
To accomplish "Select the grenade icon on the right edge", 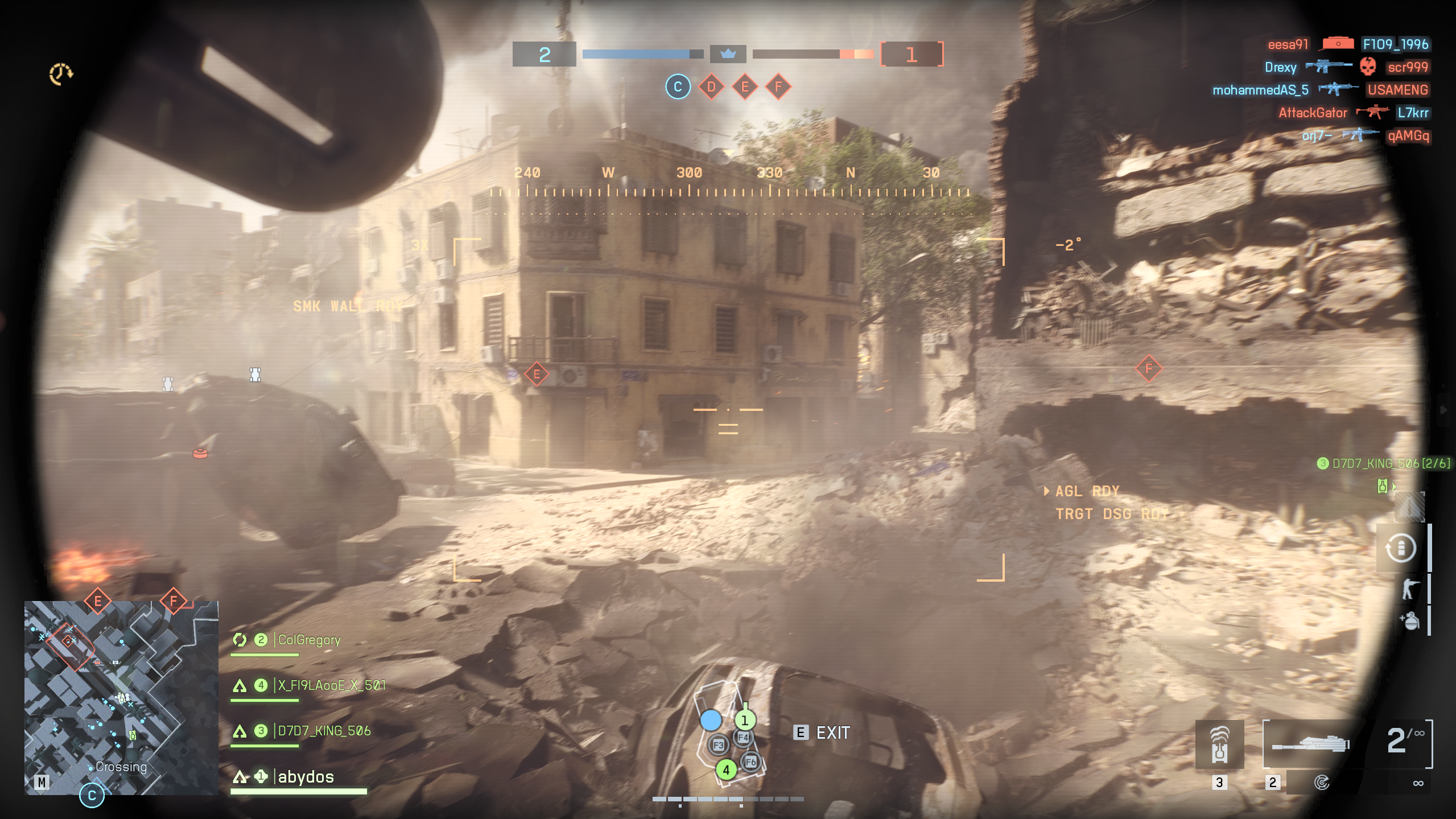I will tap(1410, 621).
